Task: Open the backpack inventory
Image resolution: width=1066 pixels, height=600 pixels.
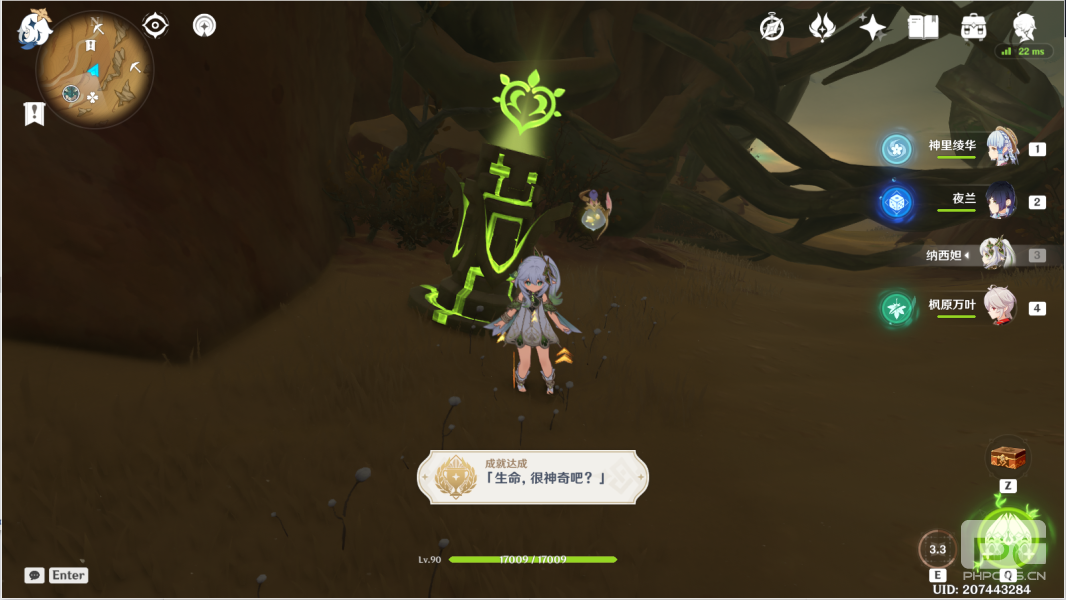Action: click(973, 27)
